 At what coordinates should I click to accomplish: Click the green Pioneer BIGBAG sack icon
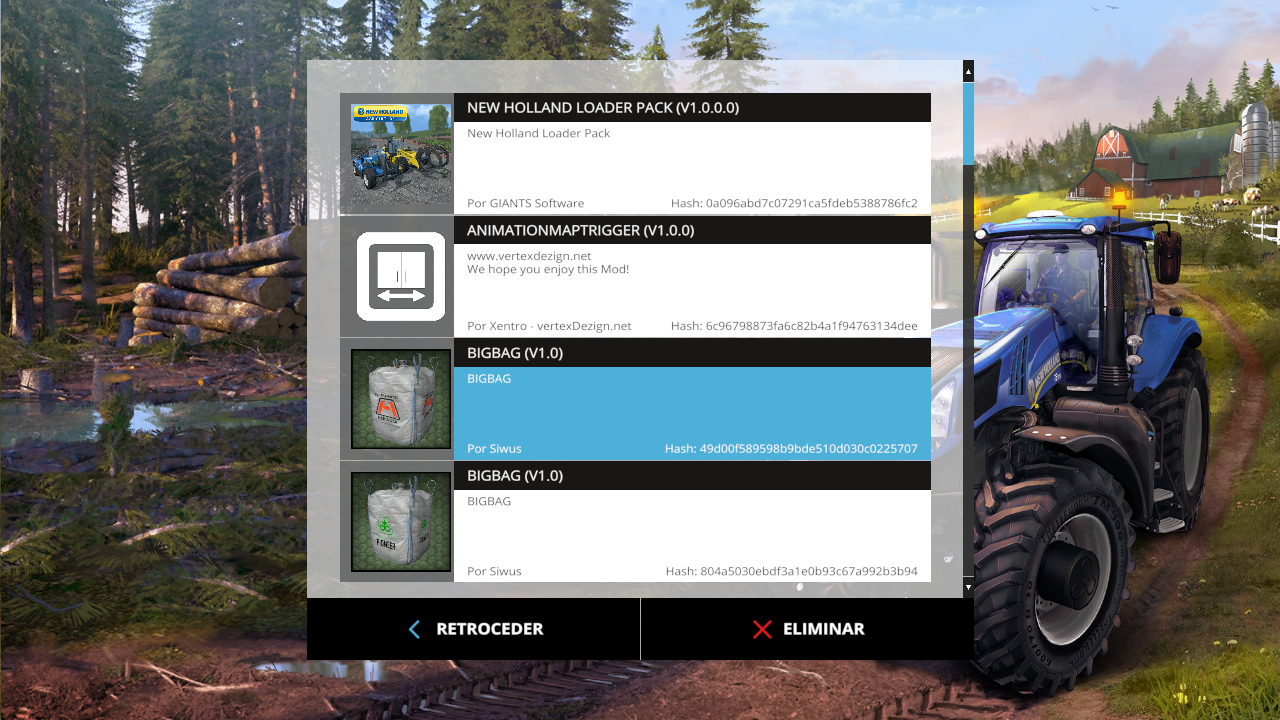point(400,521)
